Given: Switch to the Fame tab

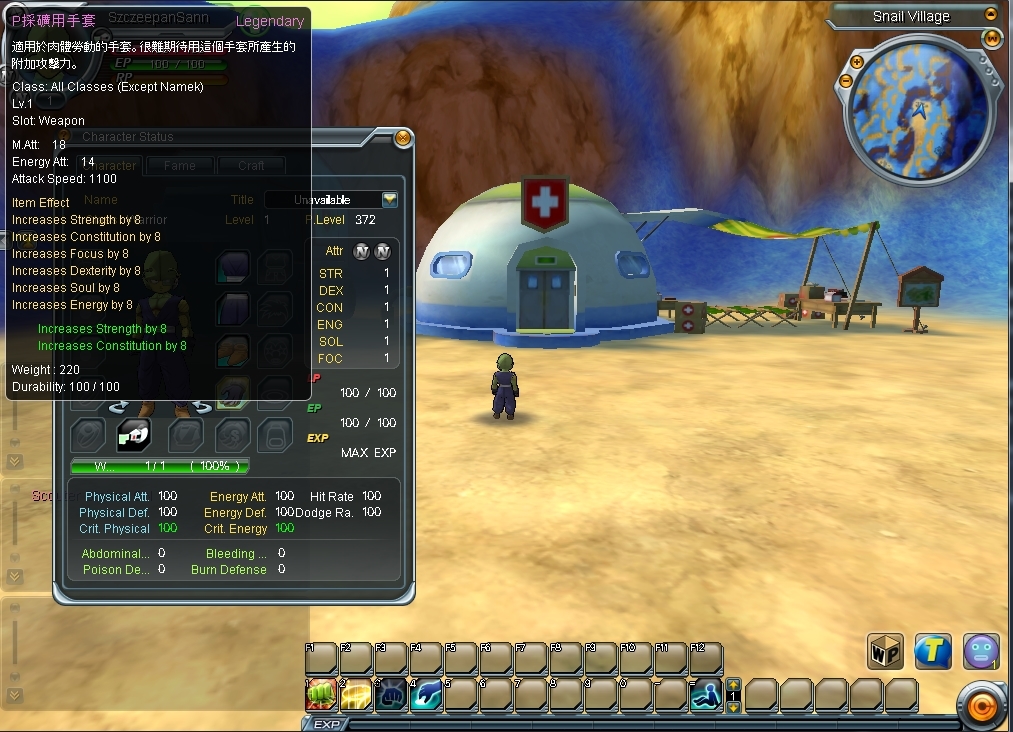Looking at the screenshot, I should click(x=180, y=166).
